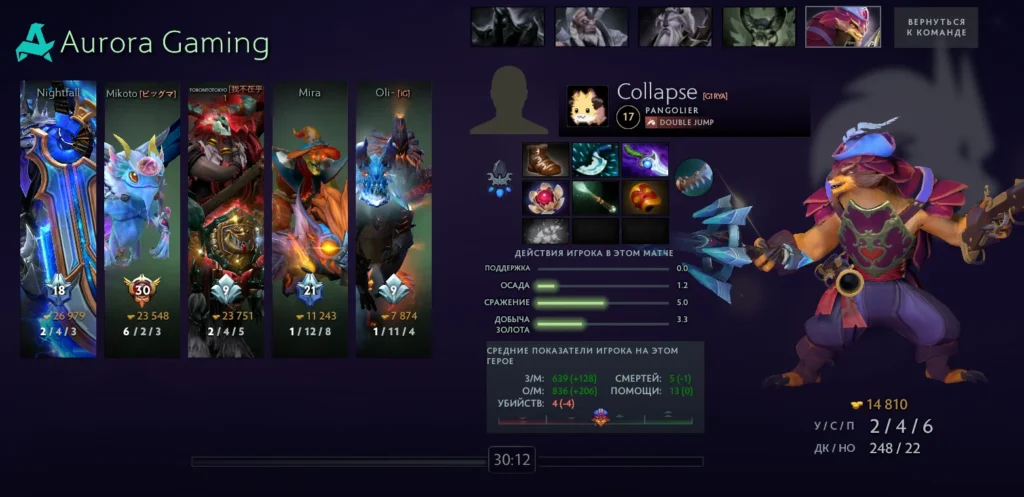Screen dimensions: 1024x497
Task: Click the orange-red item in the inventory
Action: point(645,197)
